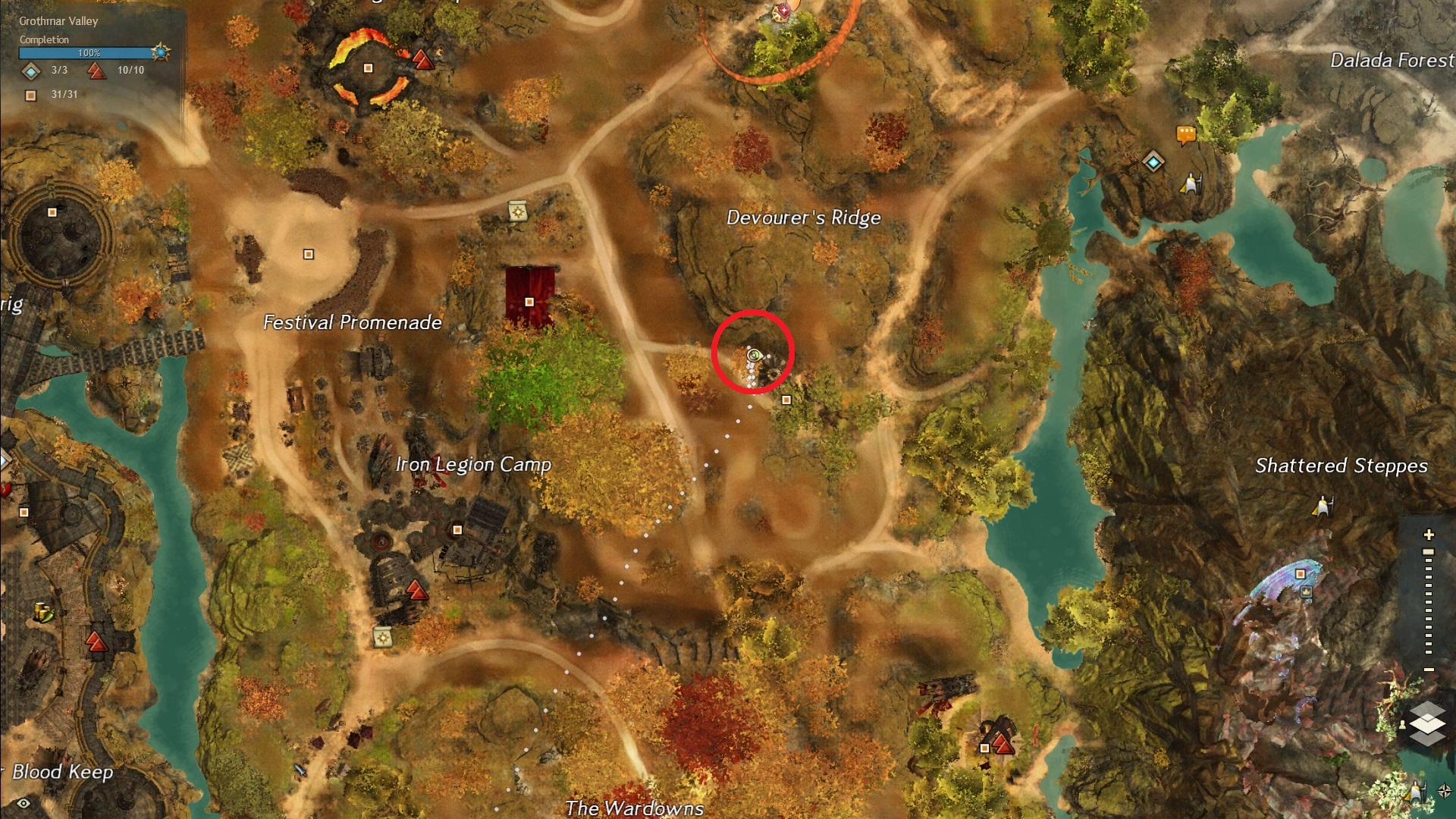The width and height of the screenshot is (1456, 819).
Task: Click the point of interest inside the fiery ring
Action: 369,68
